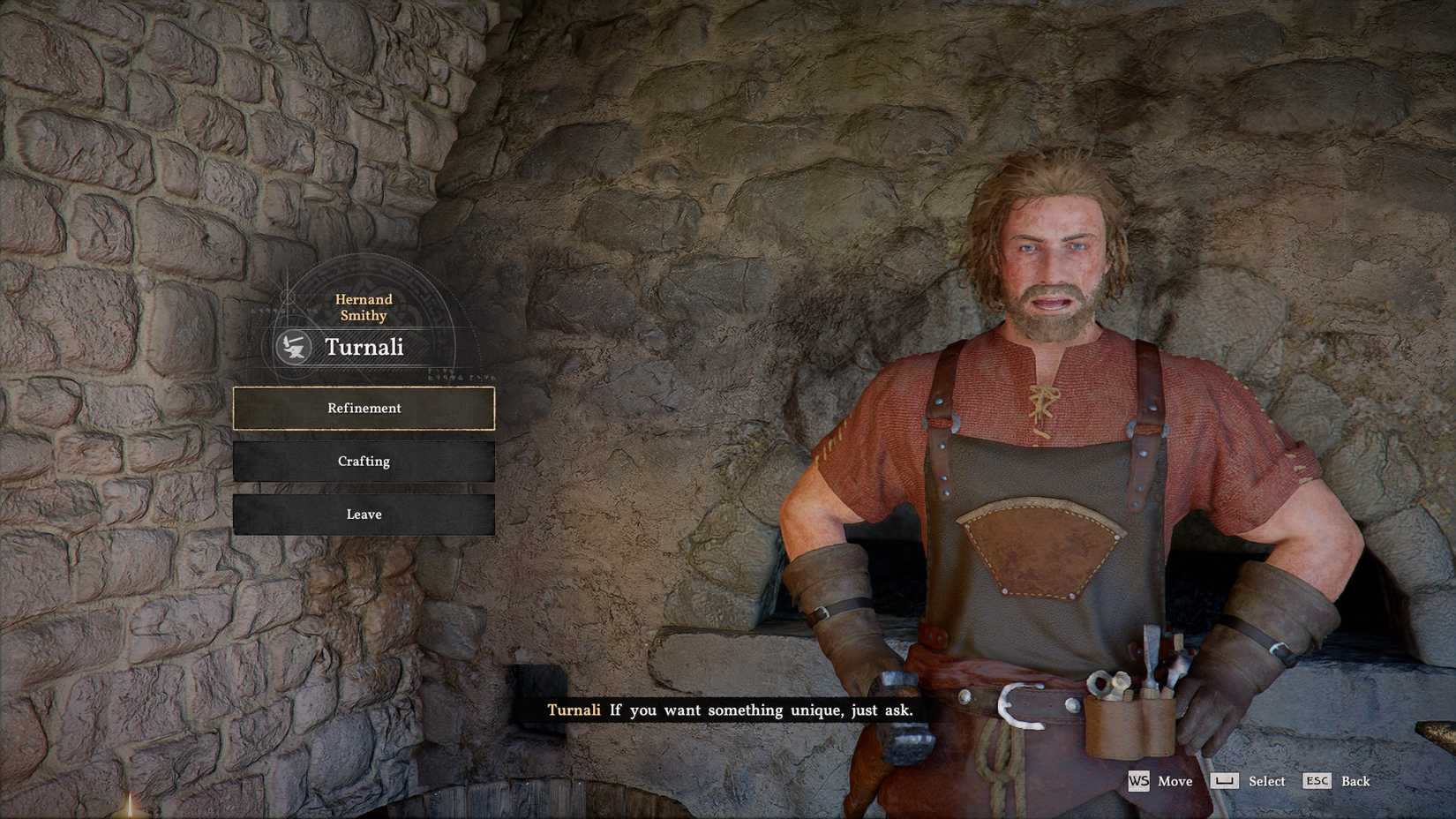
Task: Click Leave to end the conversation
Action: (x=364, y=514)
